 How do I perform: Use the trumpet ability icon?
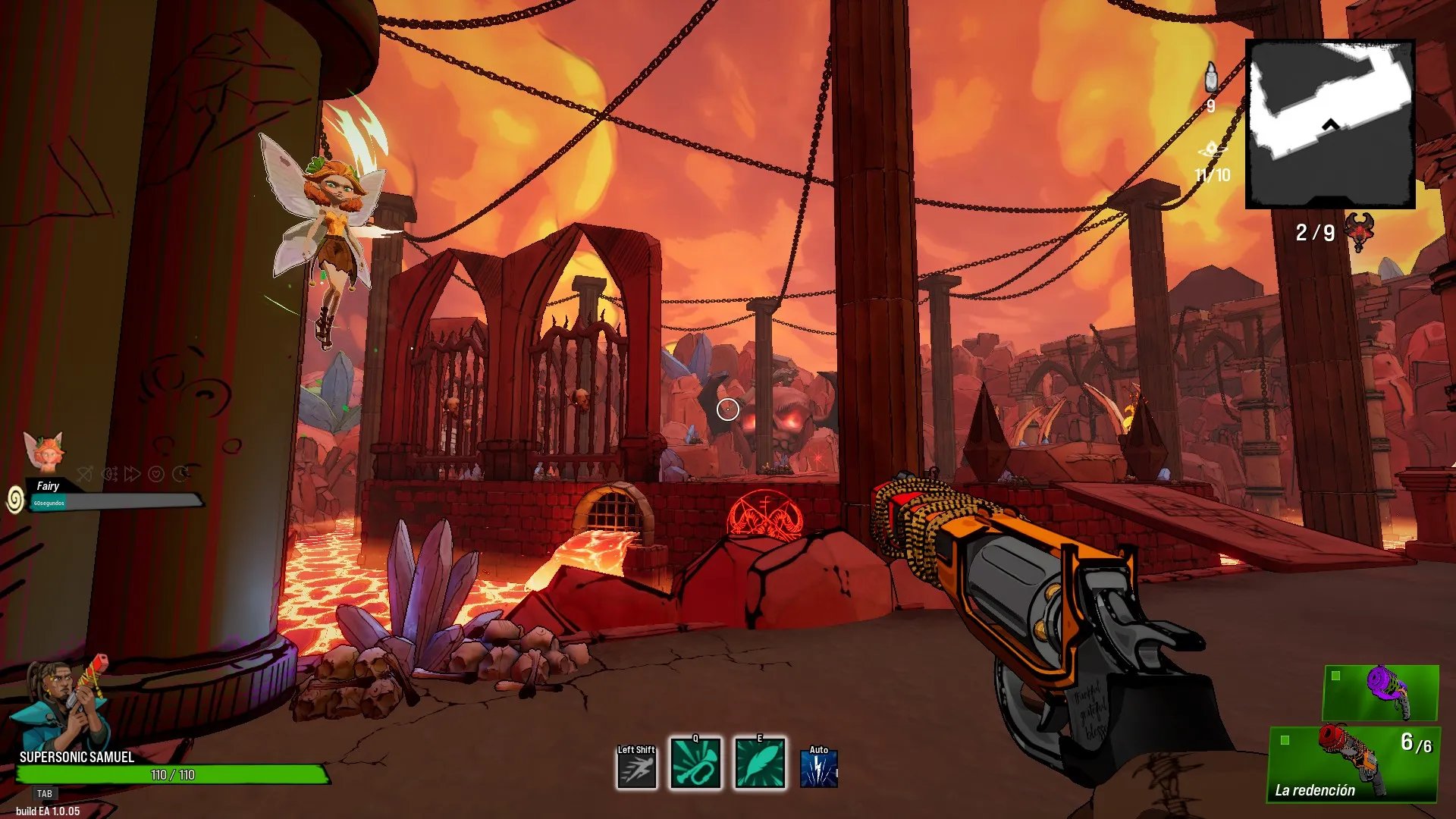(695, 764)
